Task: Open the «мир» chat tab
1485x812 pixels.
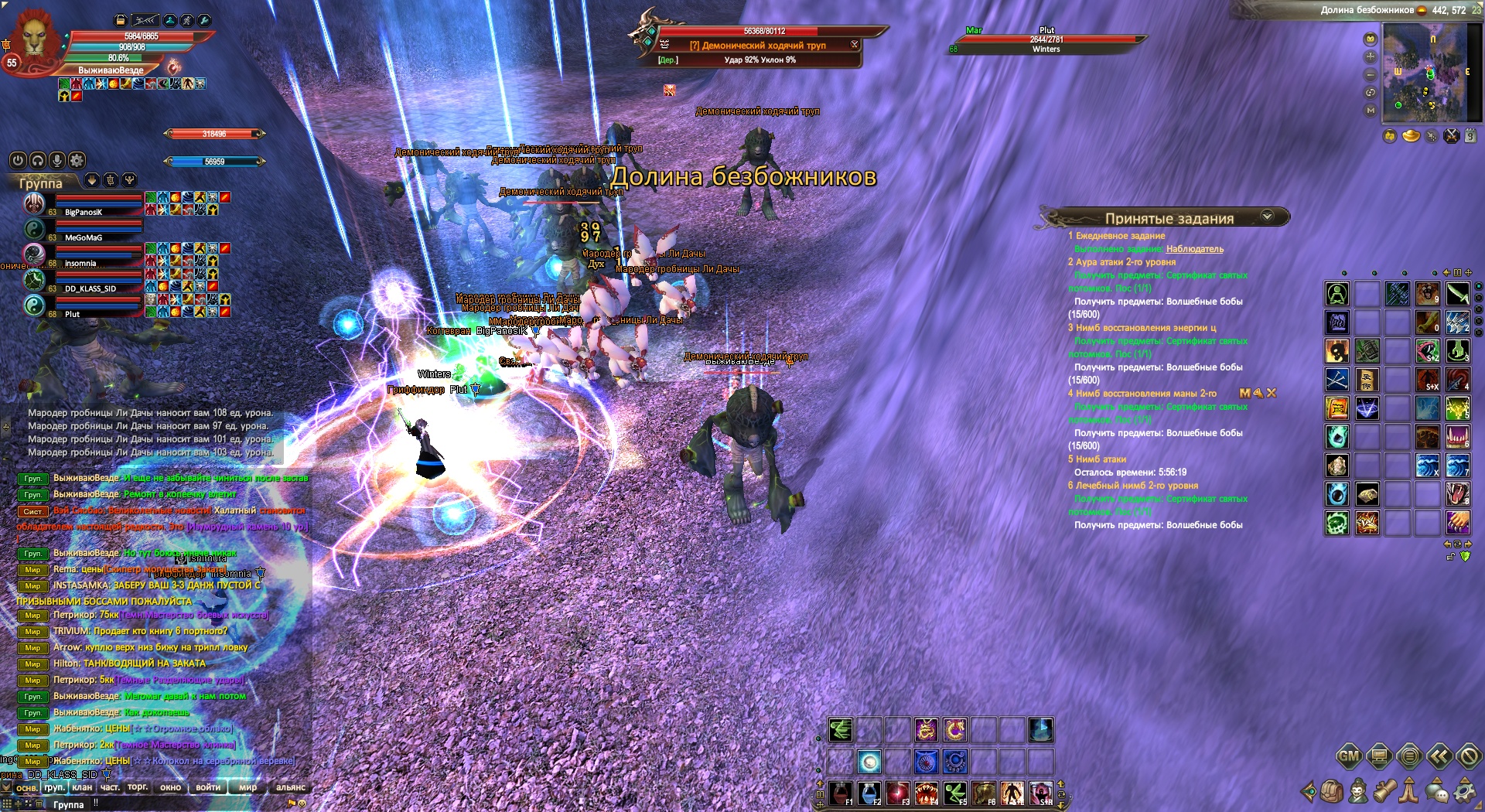Action: 247,787
